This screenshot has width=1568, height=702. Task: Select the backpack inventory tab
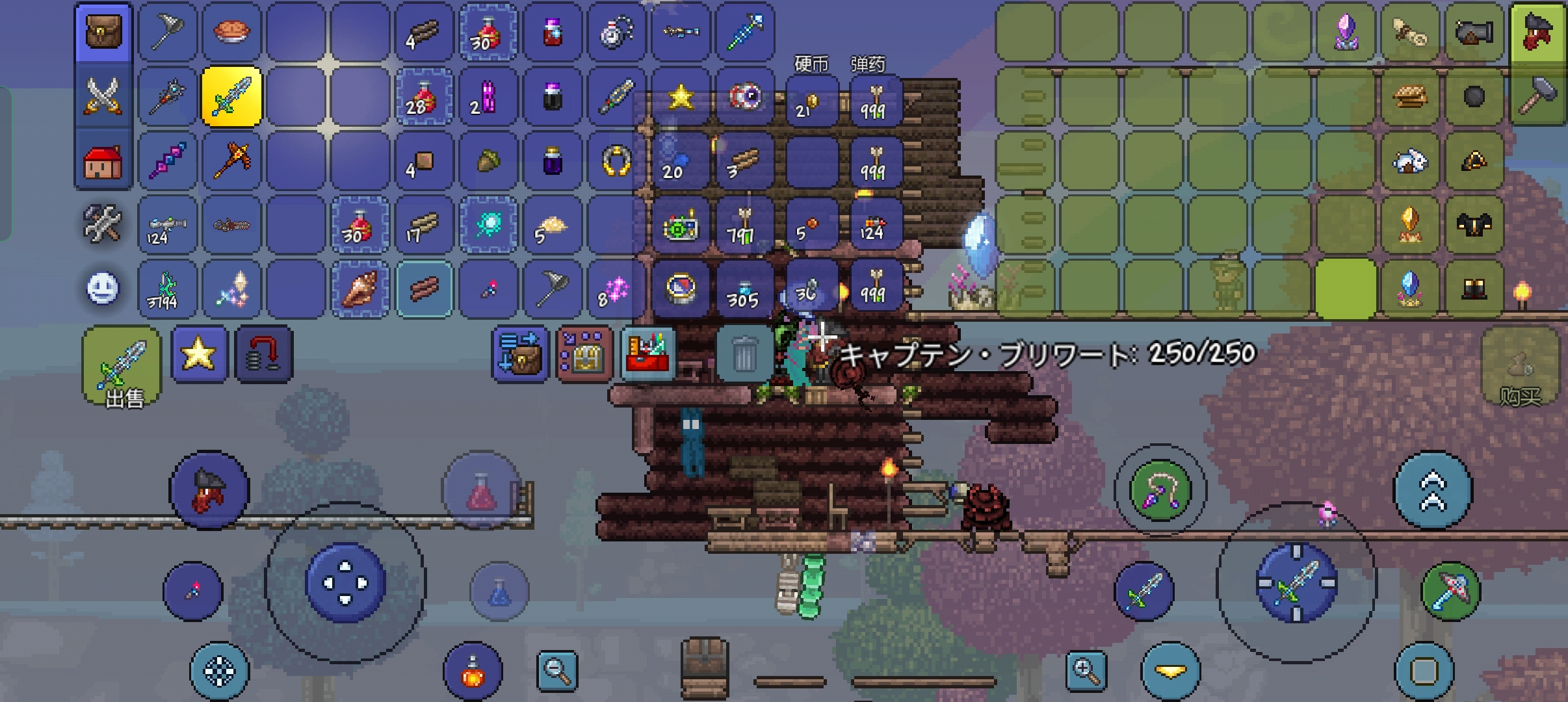pyautogui.click(x=104, y=32)
